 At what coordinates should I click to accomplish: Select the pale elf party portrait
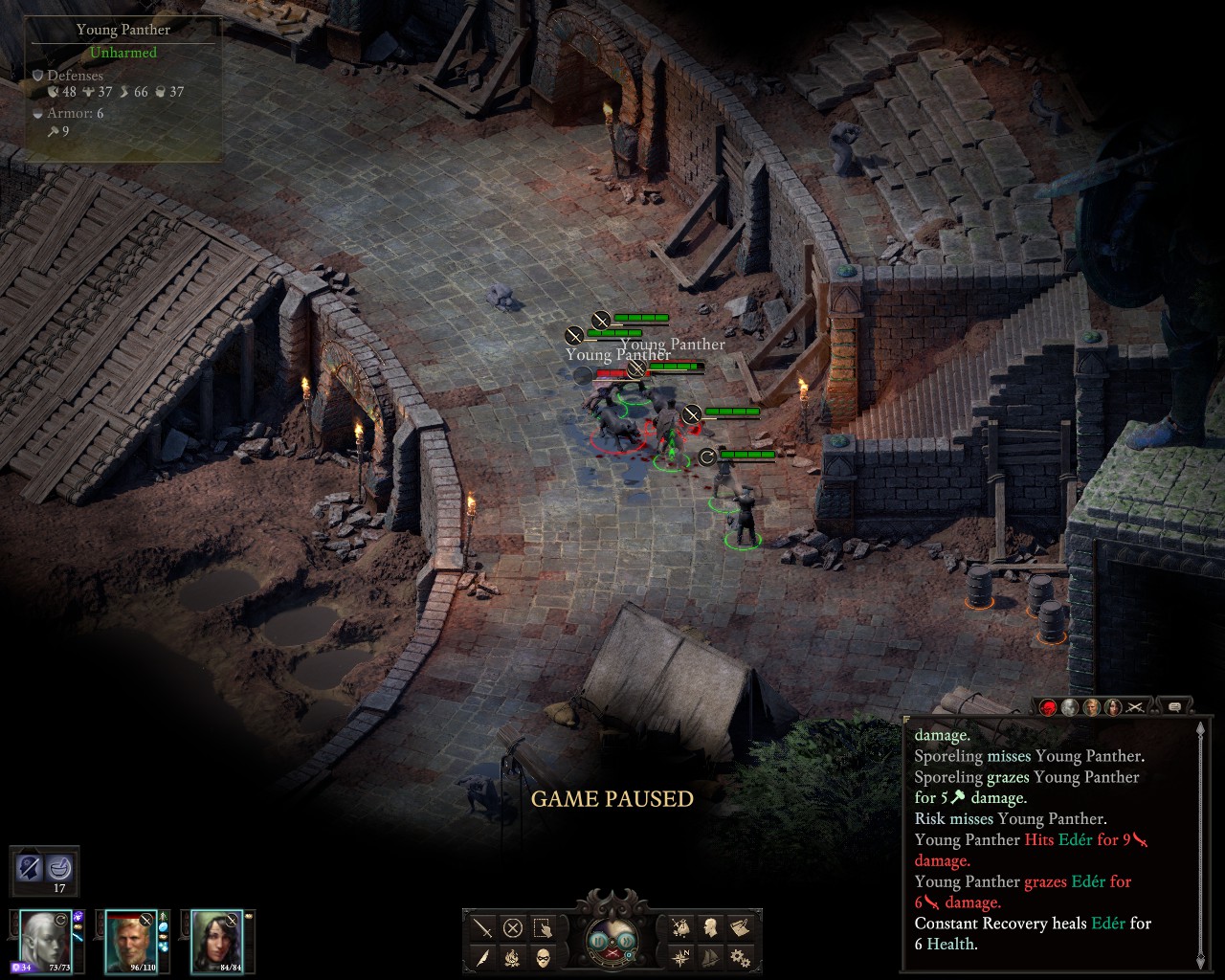43,940
